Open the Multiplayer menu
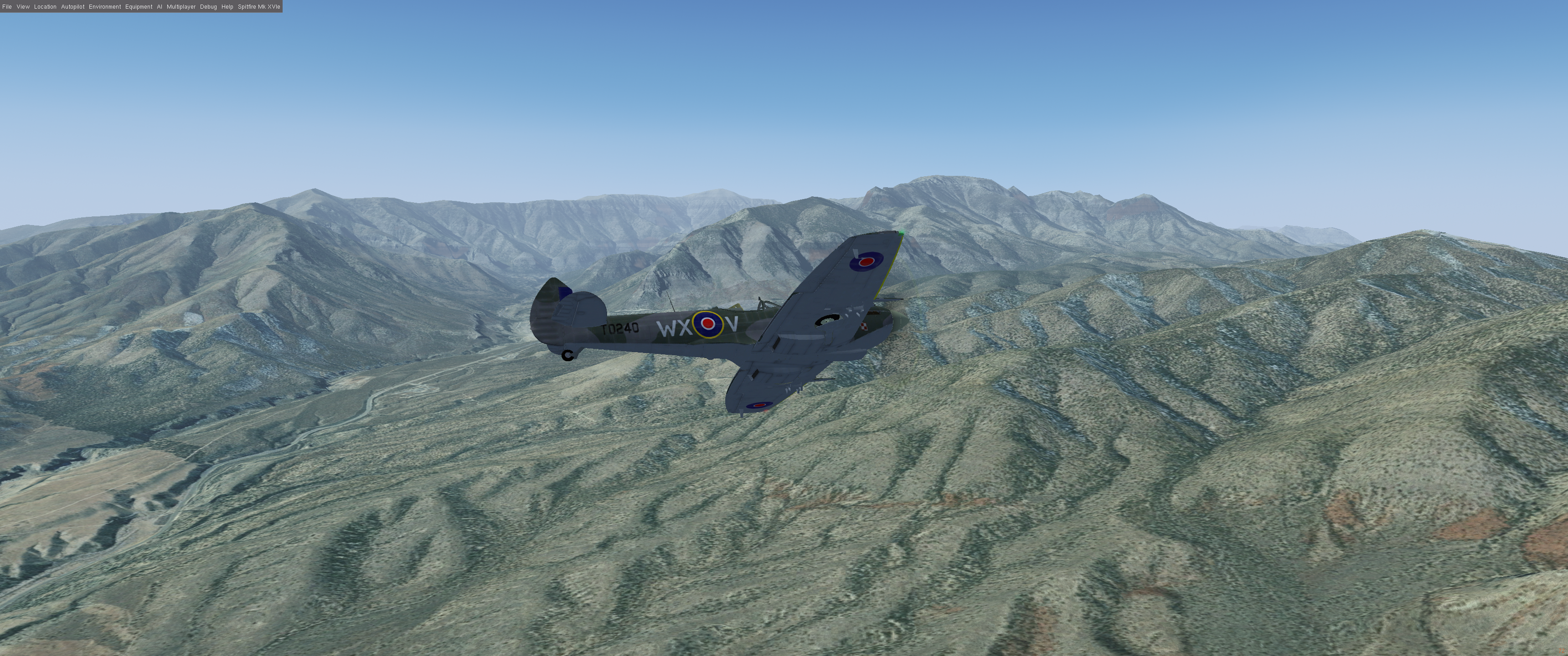1568x656 pixels. (x=181, y=7)
